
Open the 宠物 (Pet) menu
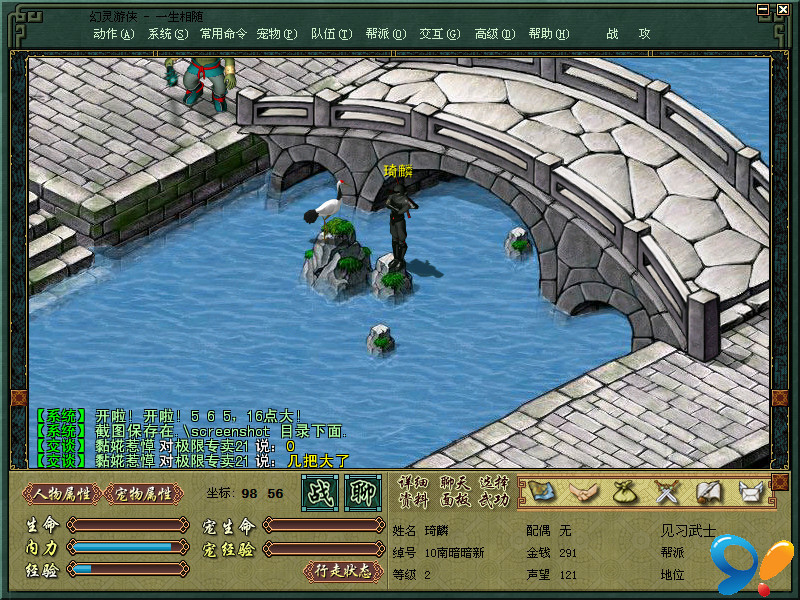point(276,33)
